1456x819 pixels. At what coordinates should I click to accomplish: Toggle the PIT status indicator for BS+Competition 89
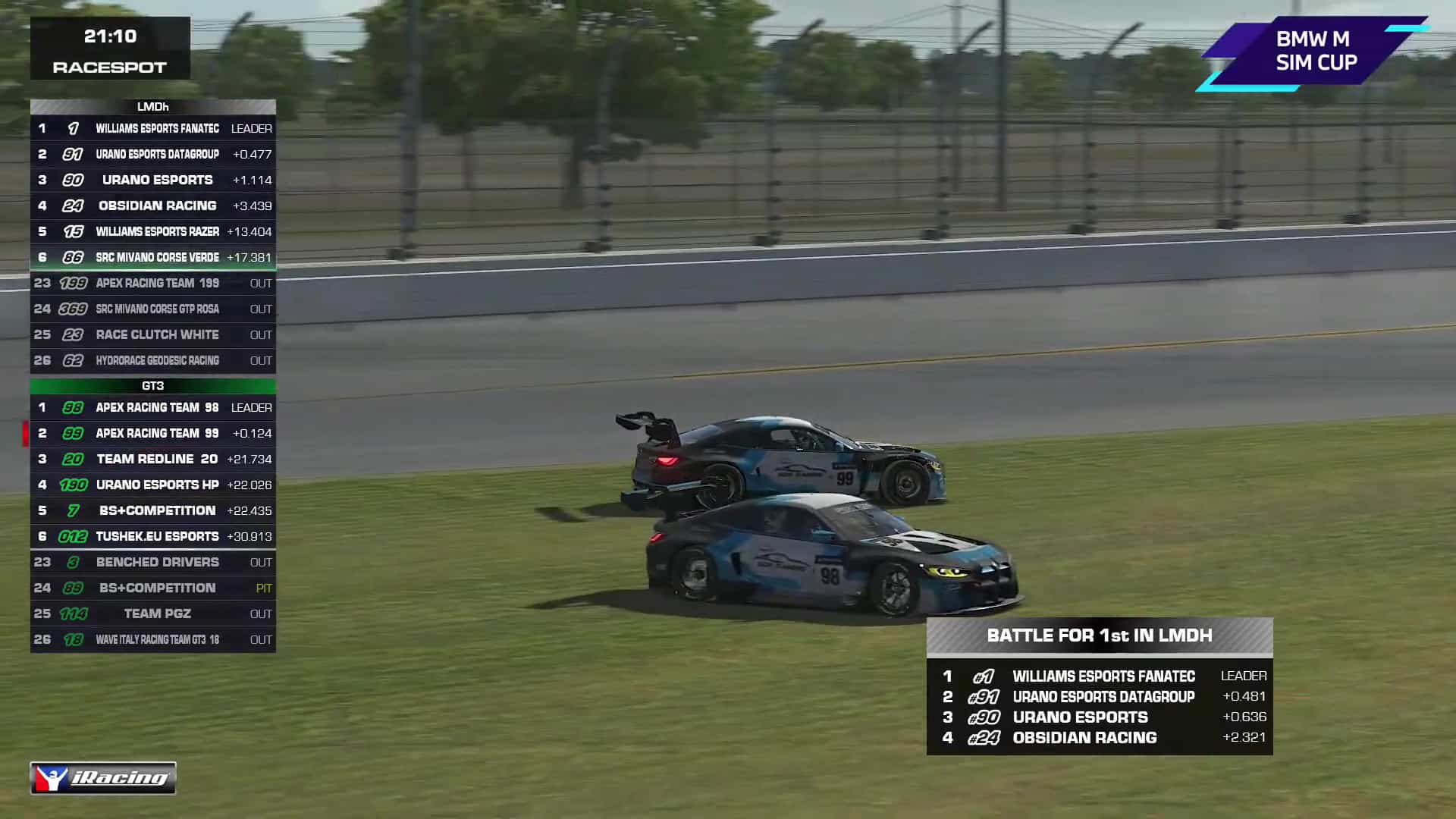pyautogui.click(x=261, y=588)
